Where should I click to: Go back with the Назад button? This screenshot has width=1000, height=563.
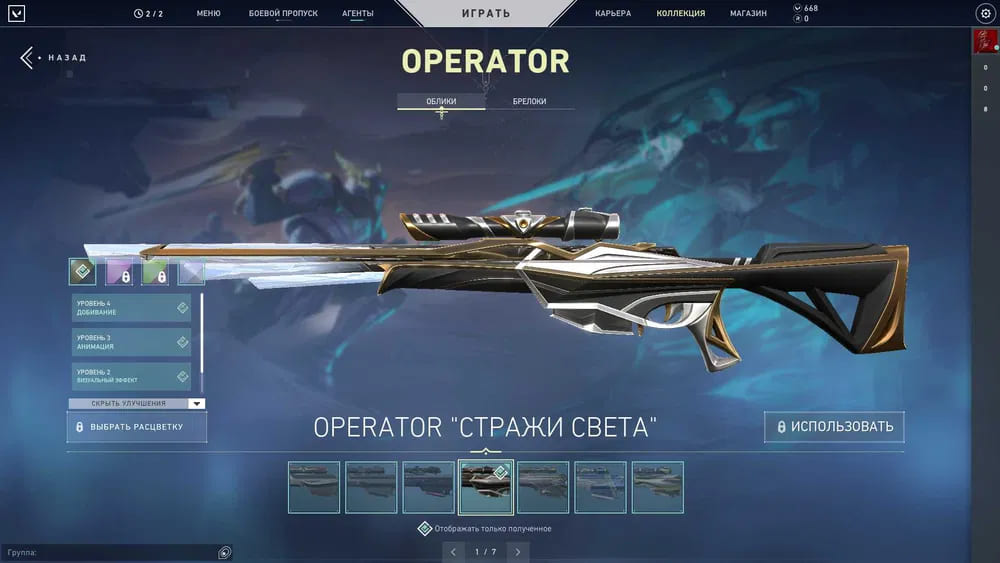tap(54, 58)
